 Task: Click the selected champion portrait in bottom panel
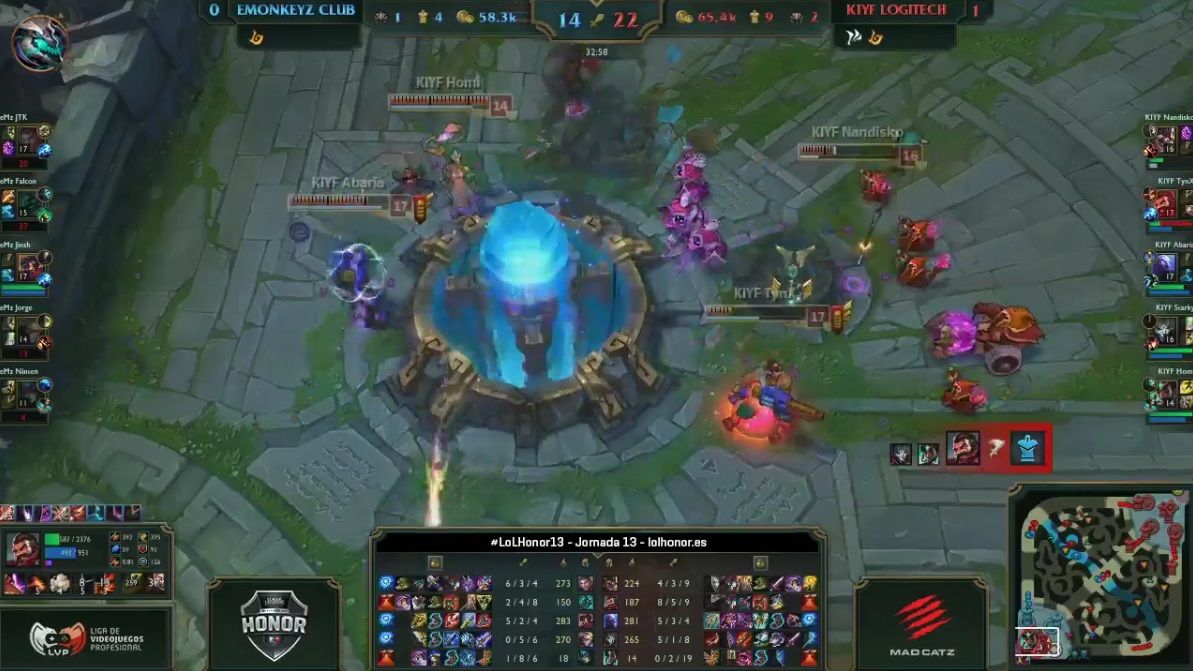pyautogui.click(x=29, y=549)
